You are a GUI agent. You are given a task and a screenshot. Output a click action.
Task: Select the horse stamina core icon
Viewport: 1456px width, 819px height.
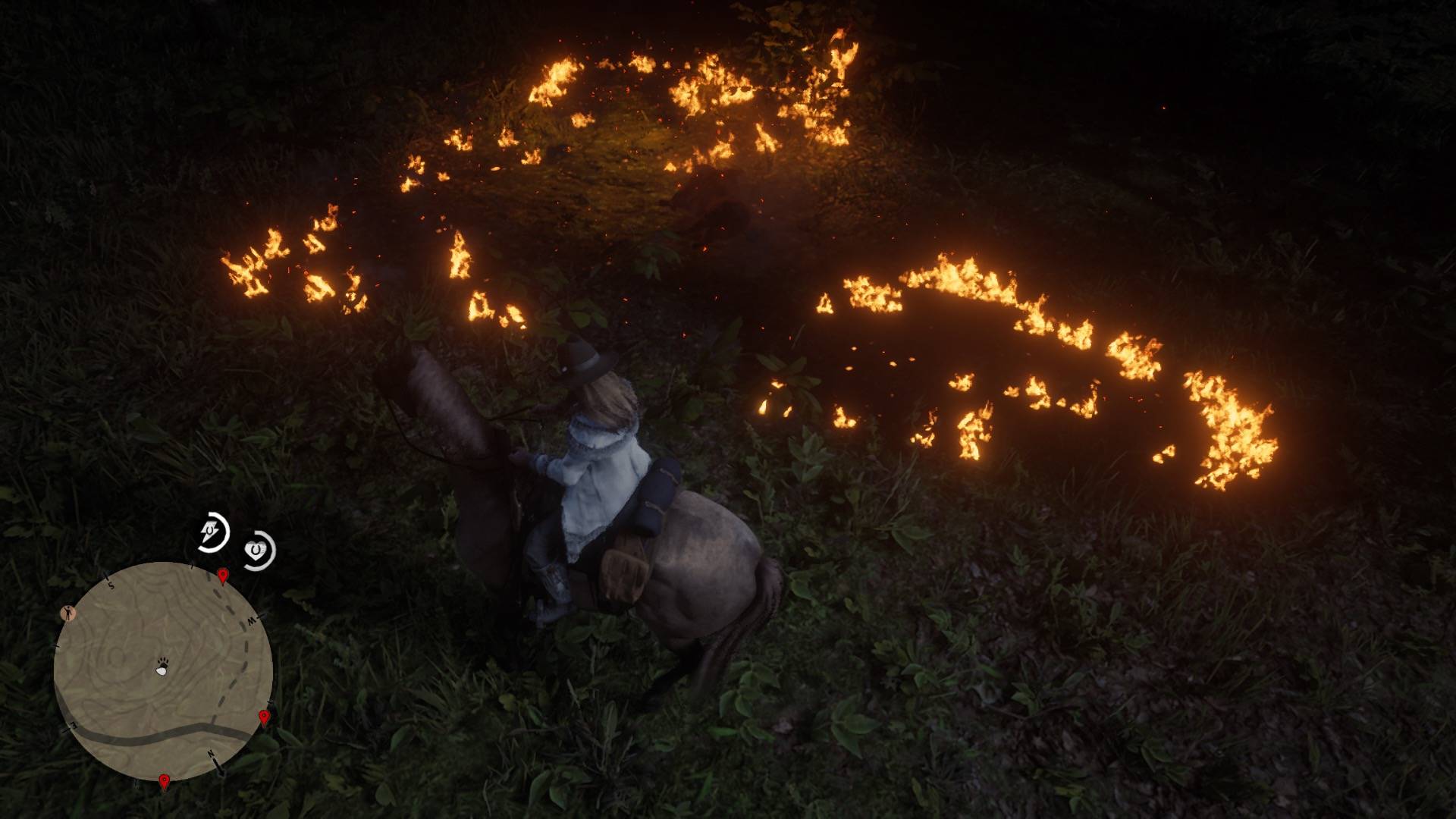pos(212,532)
